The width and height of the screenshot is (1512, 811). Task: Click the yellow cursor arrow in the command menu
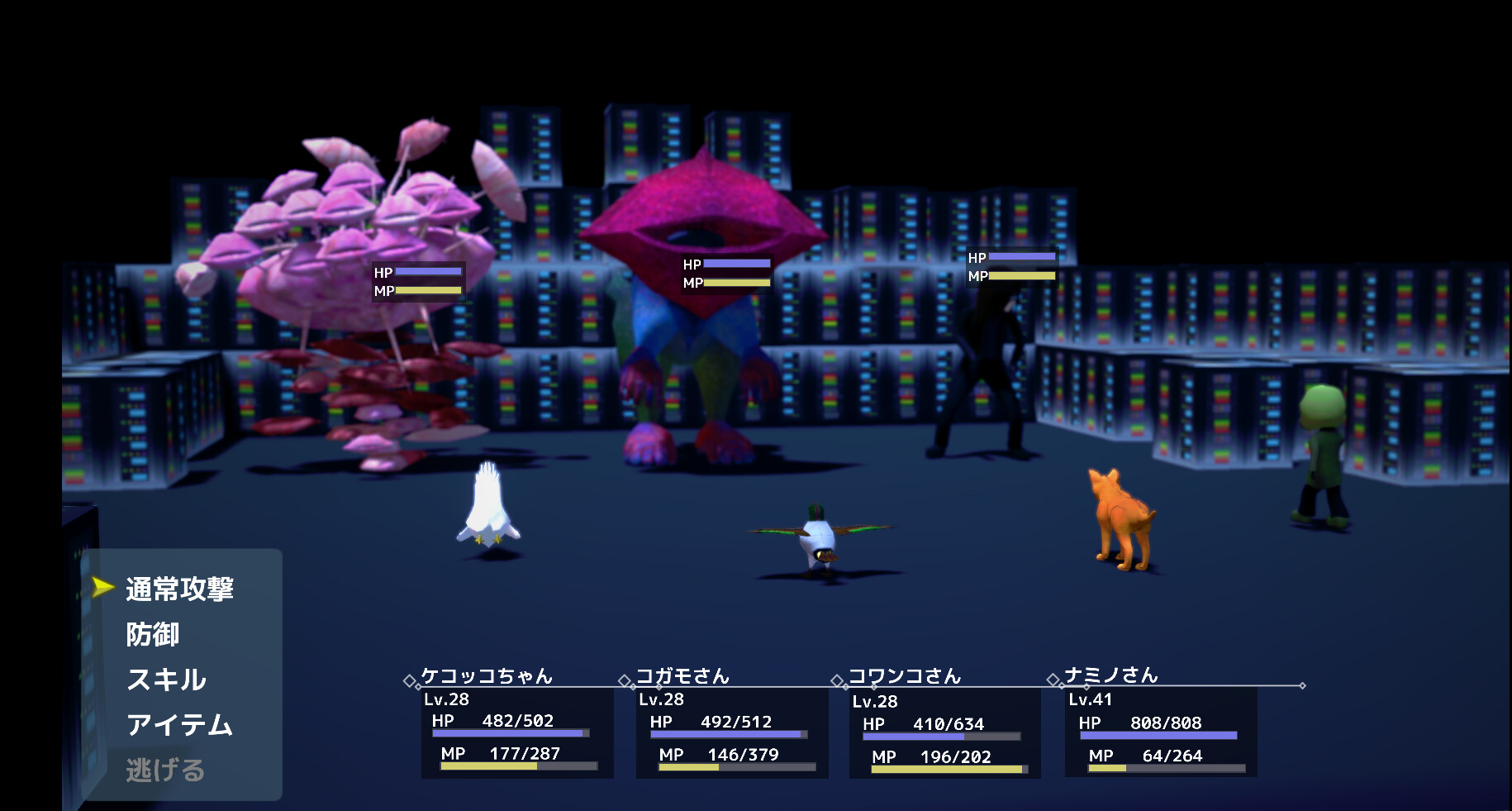pos(101,589)
